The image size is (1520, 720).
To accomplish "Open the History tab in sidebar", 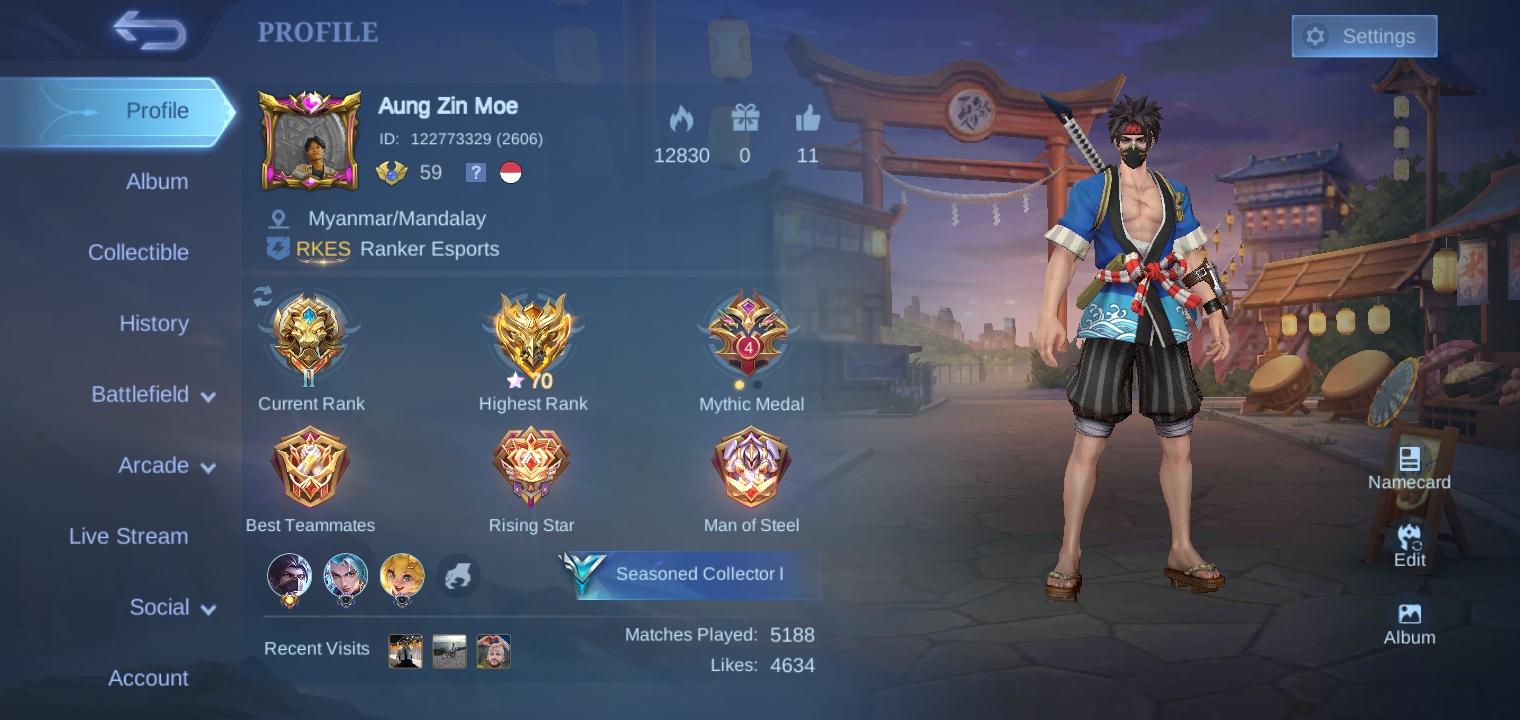I will click(154, 323).
